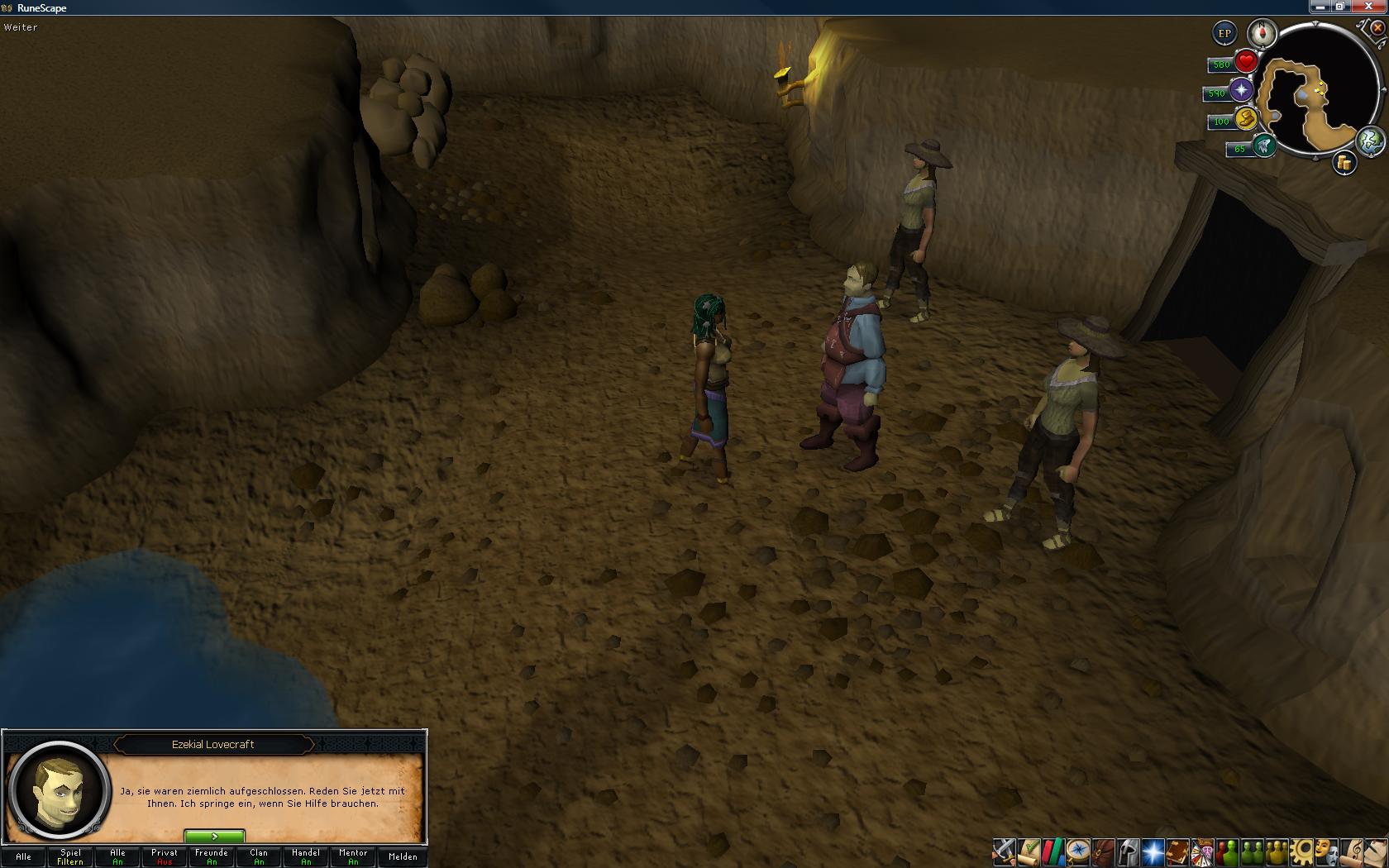Click the Melden report button
This screenshot has width=1389, height=868.
pos(403,856)
